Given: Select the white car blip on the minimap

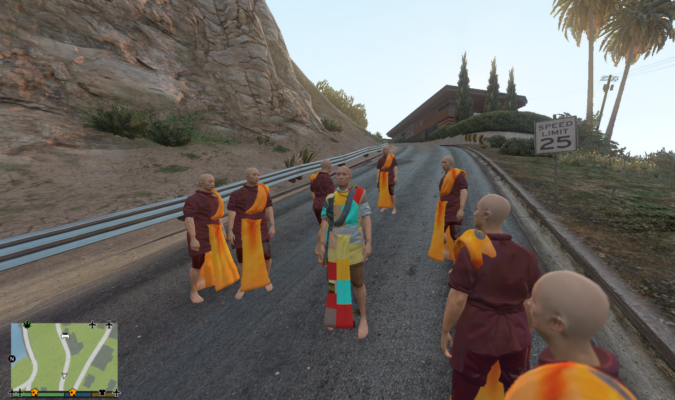Looking at the screenshot, I should (65, 336).
